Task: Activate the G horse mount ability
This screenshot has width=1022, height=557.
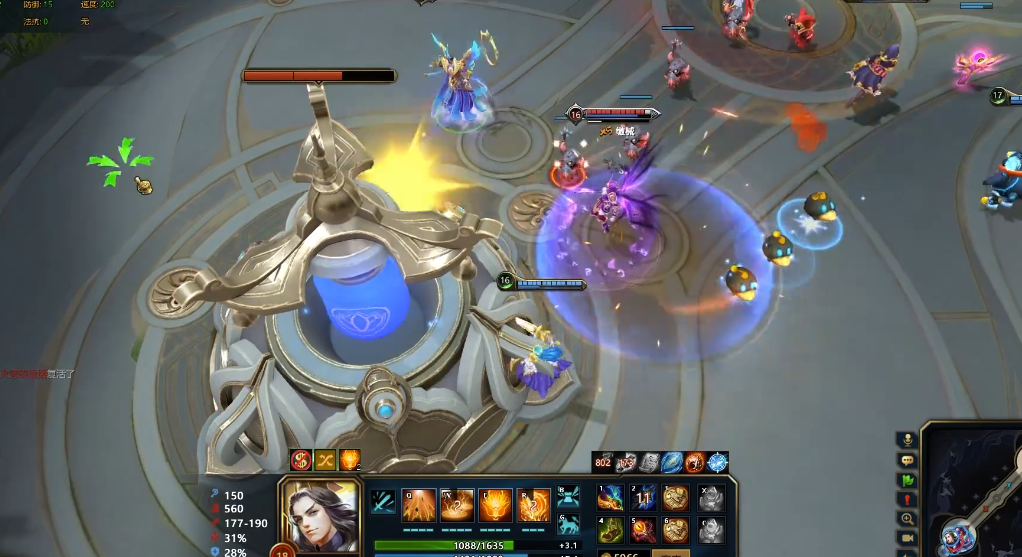Action: pos(568,523)
